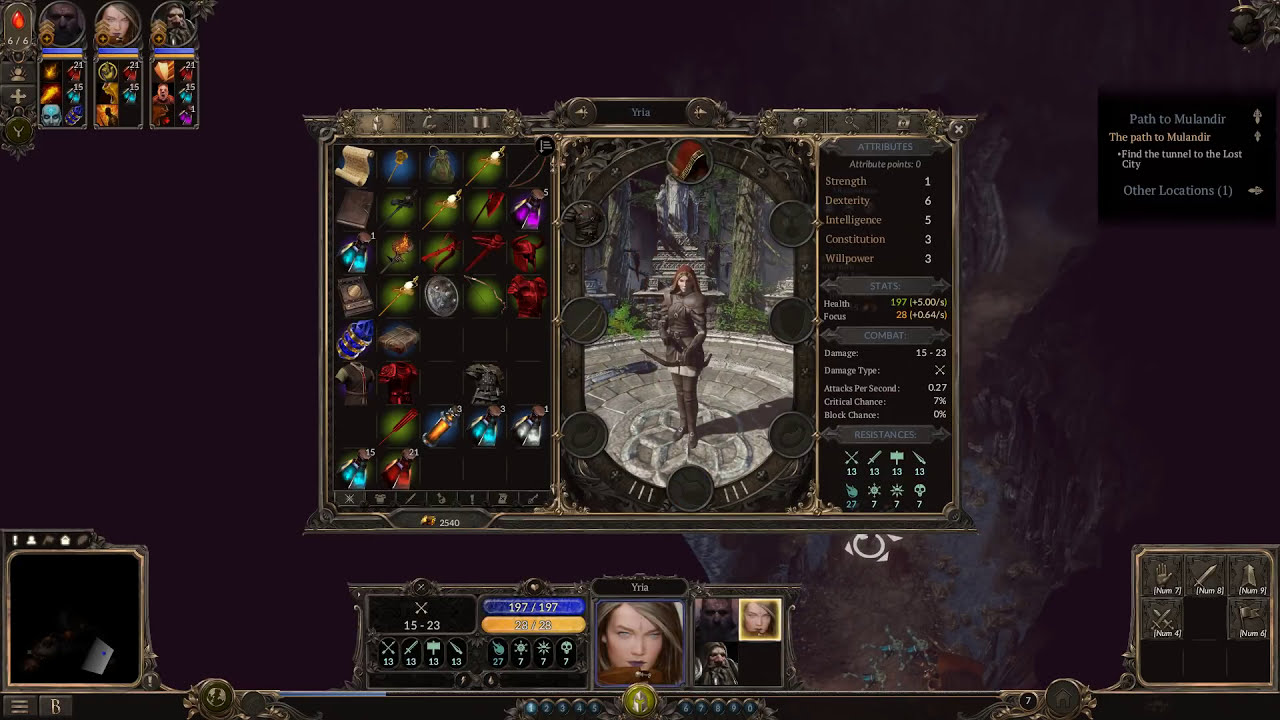
Task: Select the round silver shield item
Action: (x=441, y=296)
